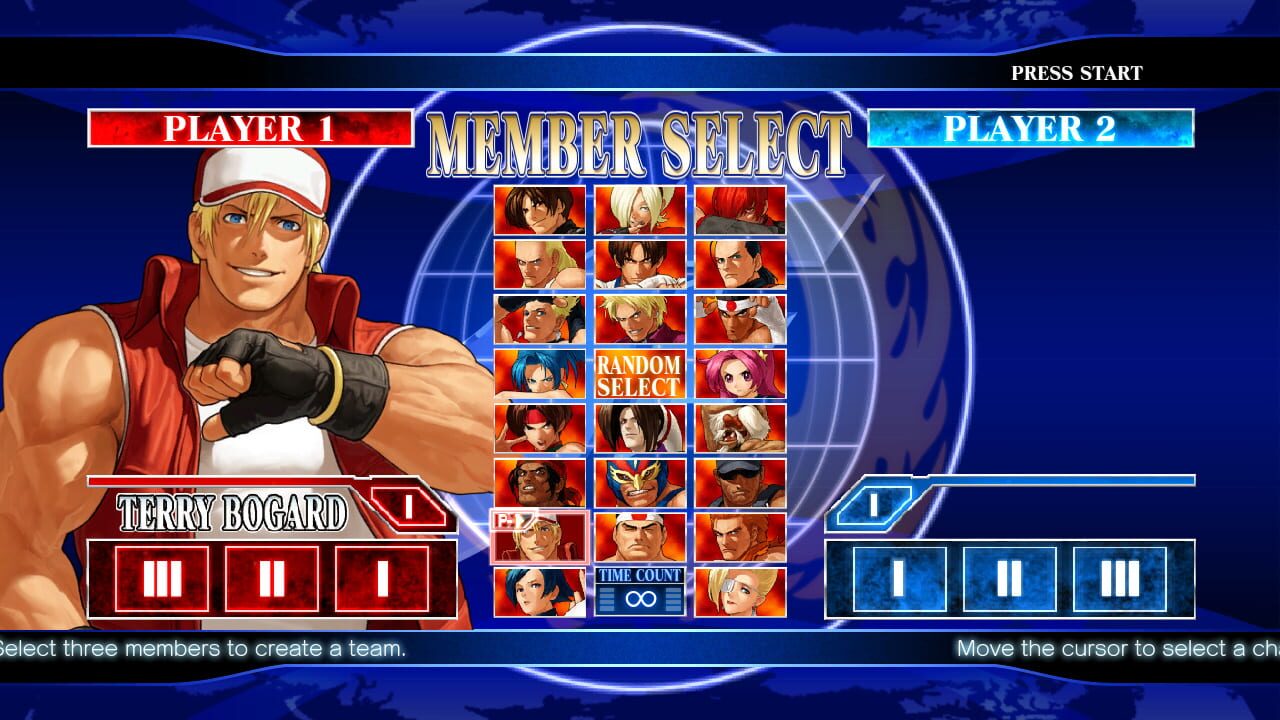This screenshot has height=720, width=1280.
Task: Choose Daimon with the white headband
Action: click(x=641, y=537)
